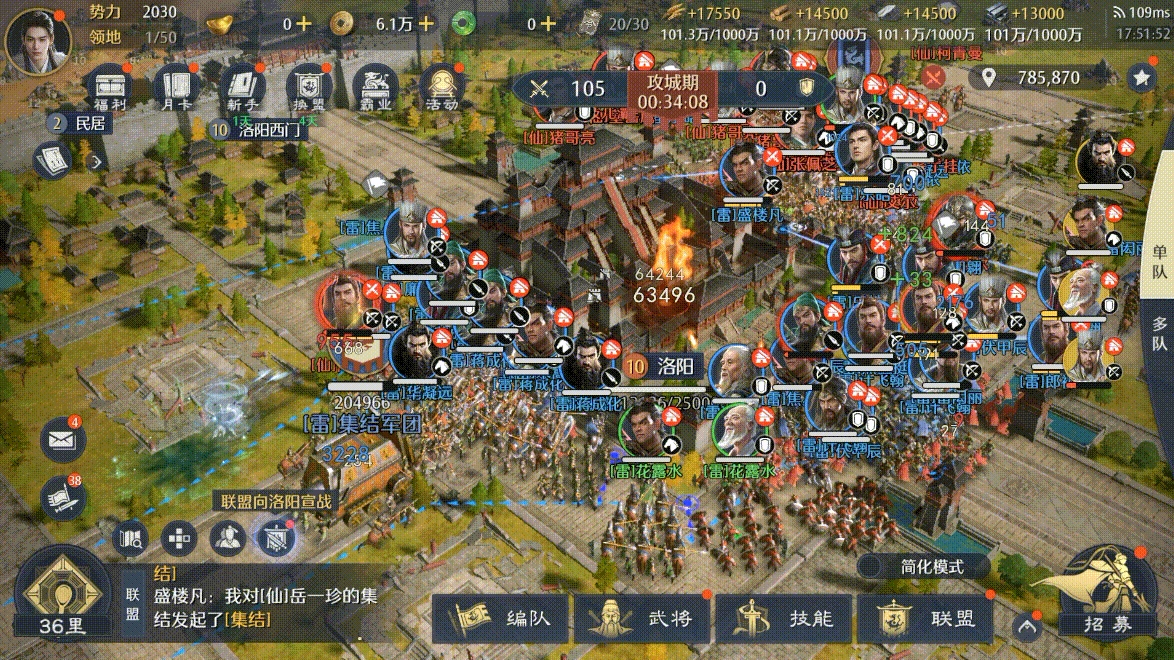The width and height of the screenshot is (1174, 660).
Task: Open the 霸业 dragon statue menu
Action: point(376,88)
